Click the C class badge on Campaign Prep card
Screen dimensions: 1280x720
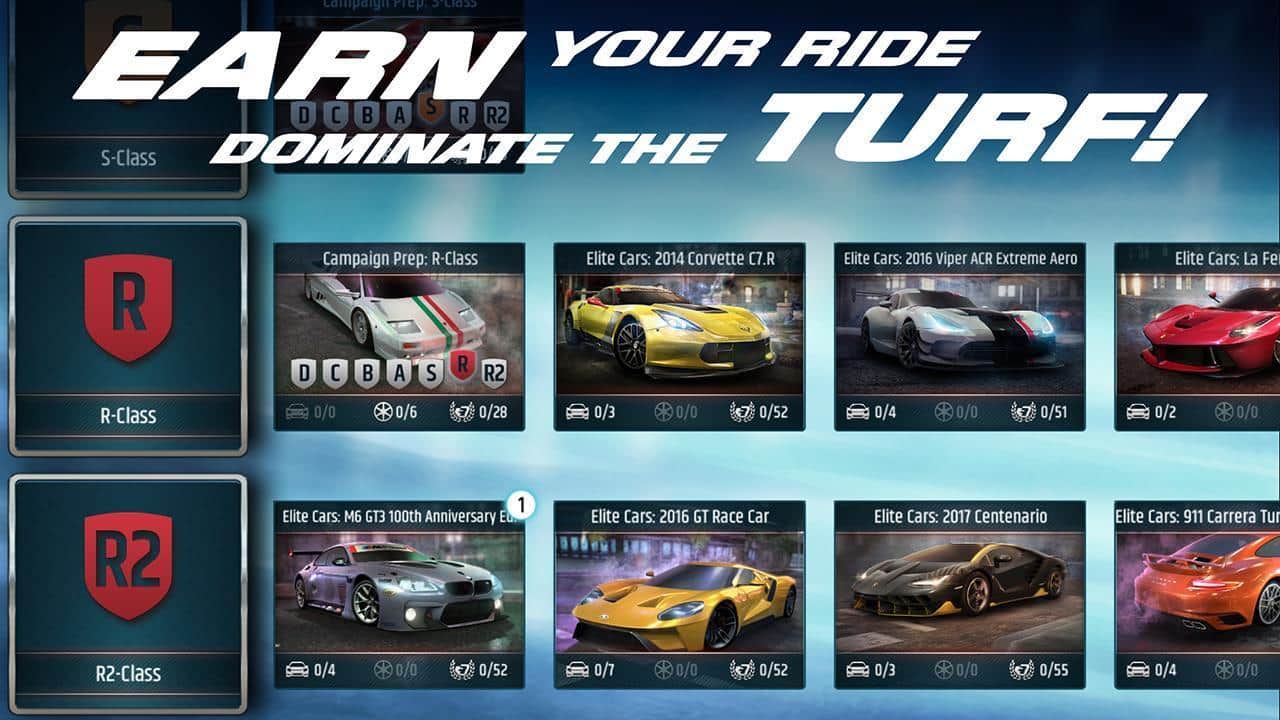click(335, 371)
